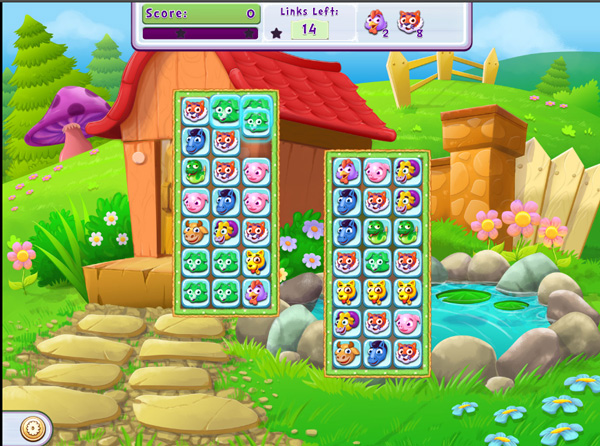This screenshot has height=446, width=600.
Task: Pick the rooster tile on the right board
Action: click(x=348, y=171)
